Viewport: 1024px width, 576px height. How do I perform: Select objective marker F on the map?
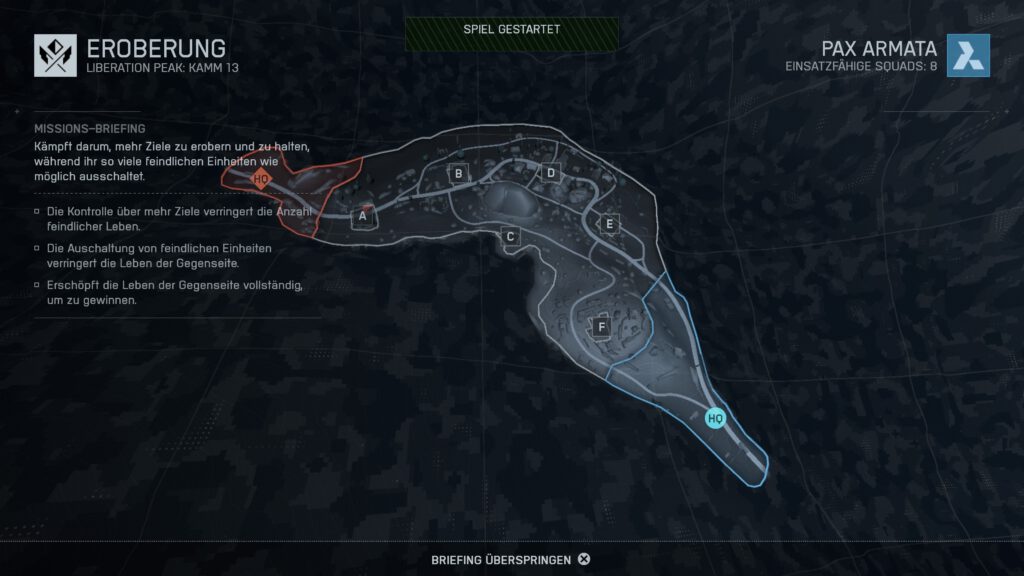click(601, 326)
